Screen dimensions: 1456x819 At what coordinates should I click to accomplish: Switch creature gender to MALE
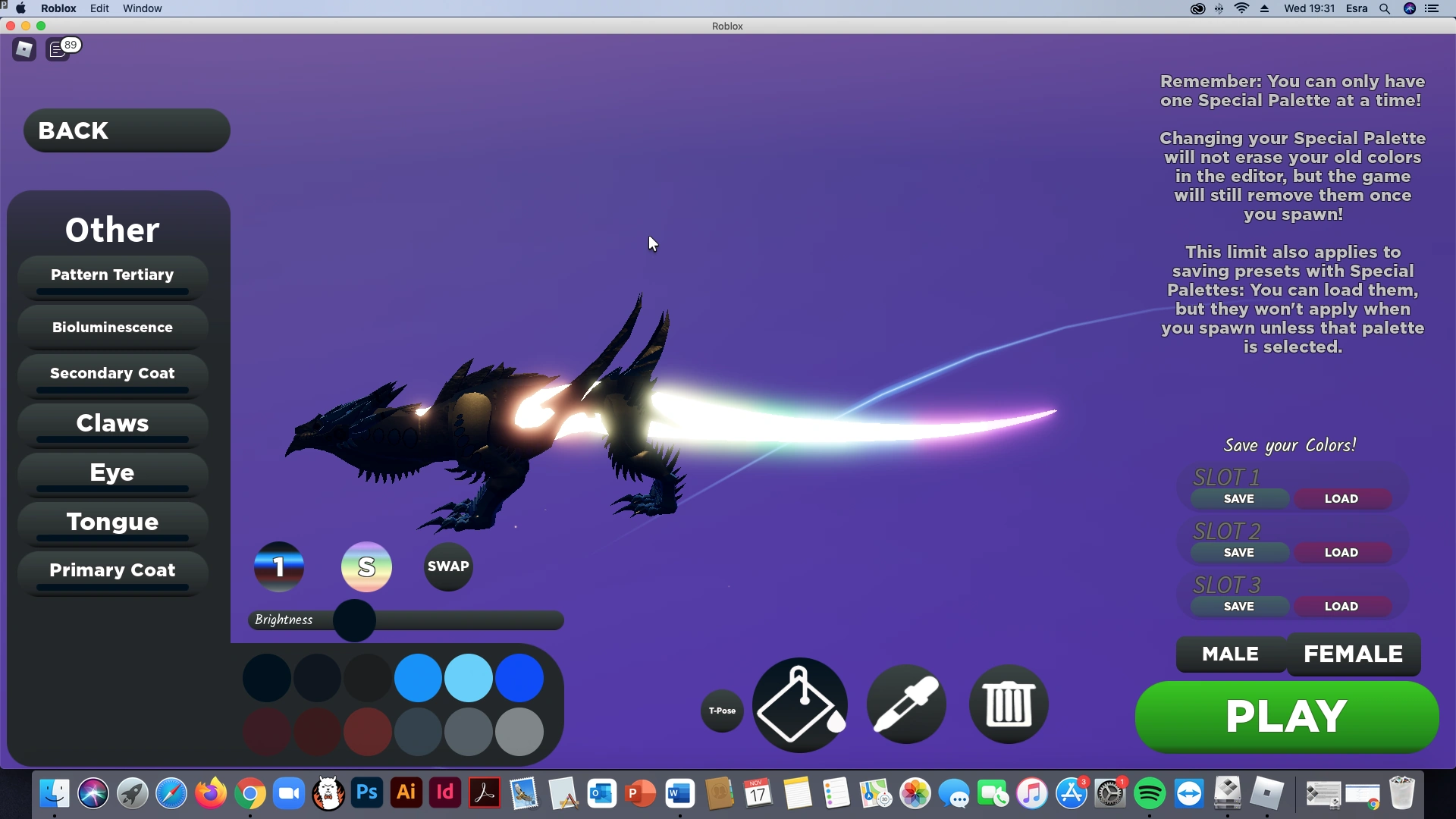tap(1229, 654)
